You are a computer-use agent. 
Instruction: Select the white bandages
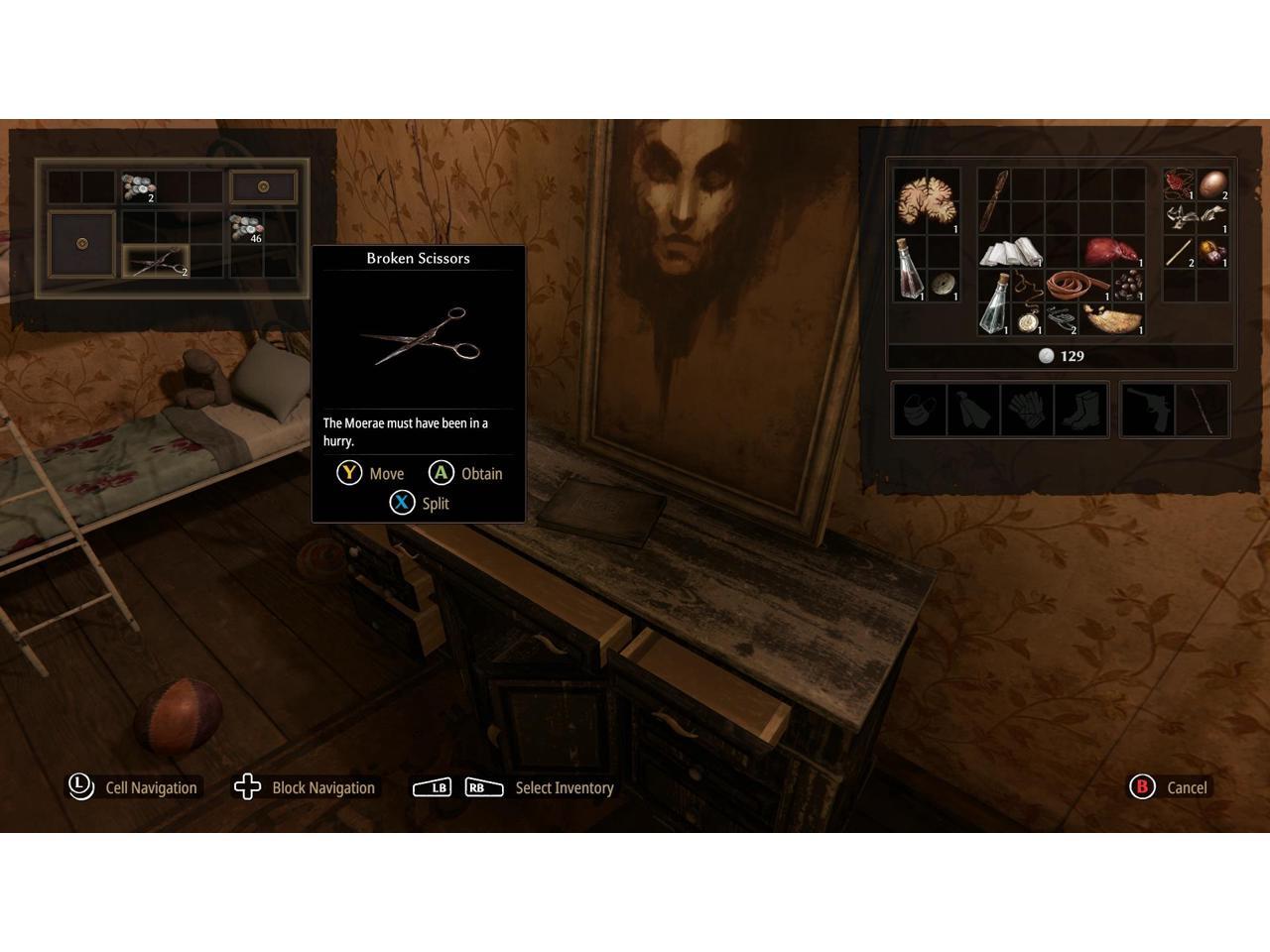pyautogui.click(x=1009, y=252)
